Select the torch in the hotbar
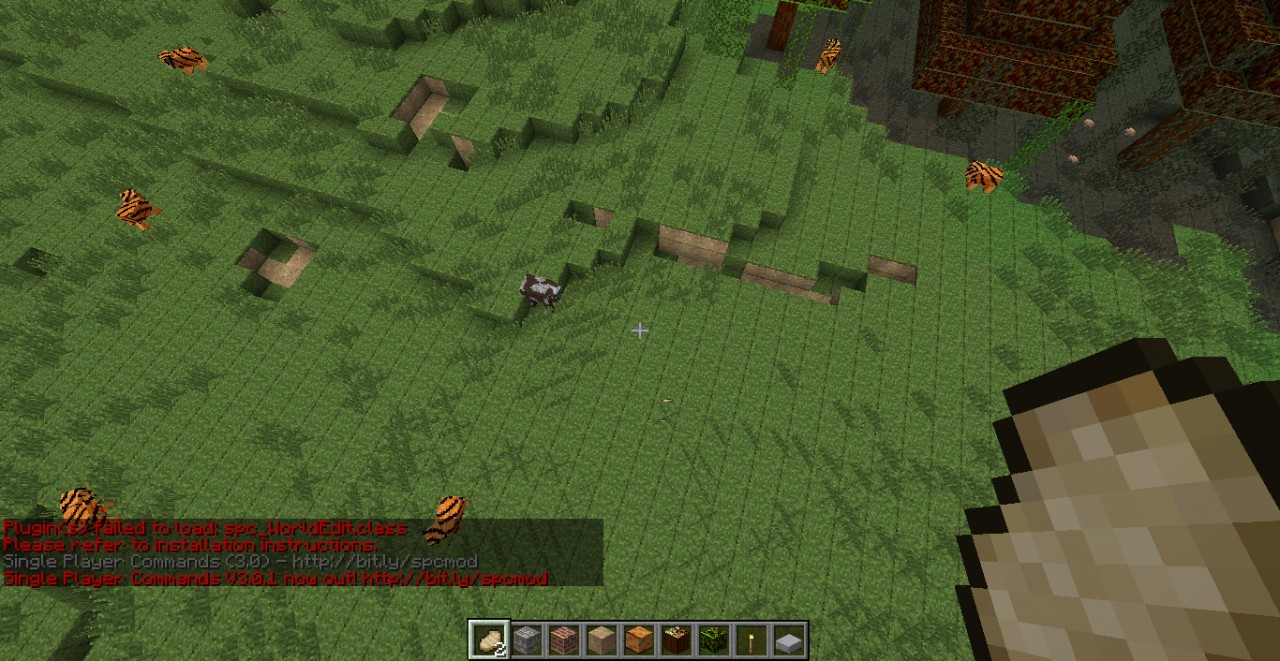 (751, 639)
